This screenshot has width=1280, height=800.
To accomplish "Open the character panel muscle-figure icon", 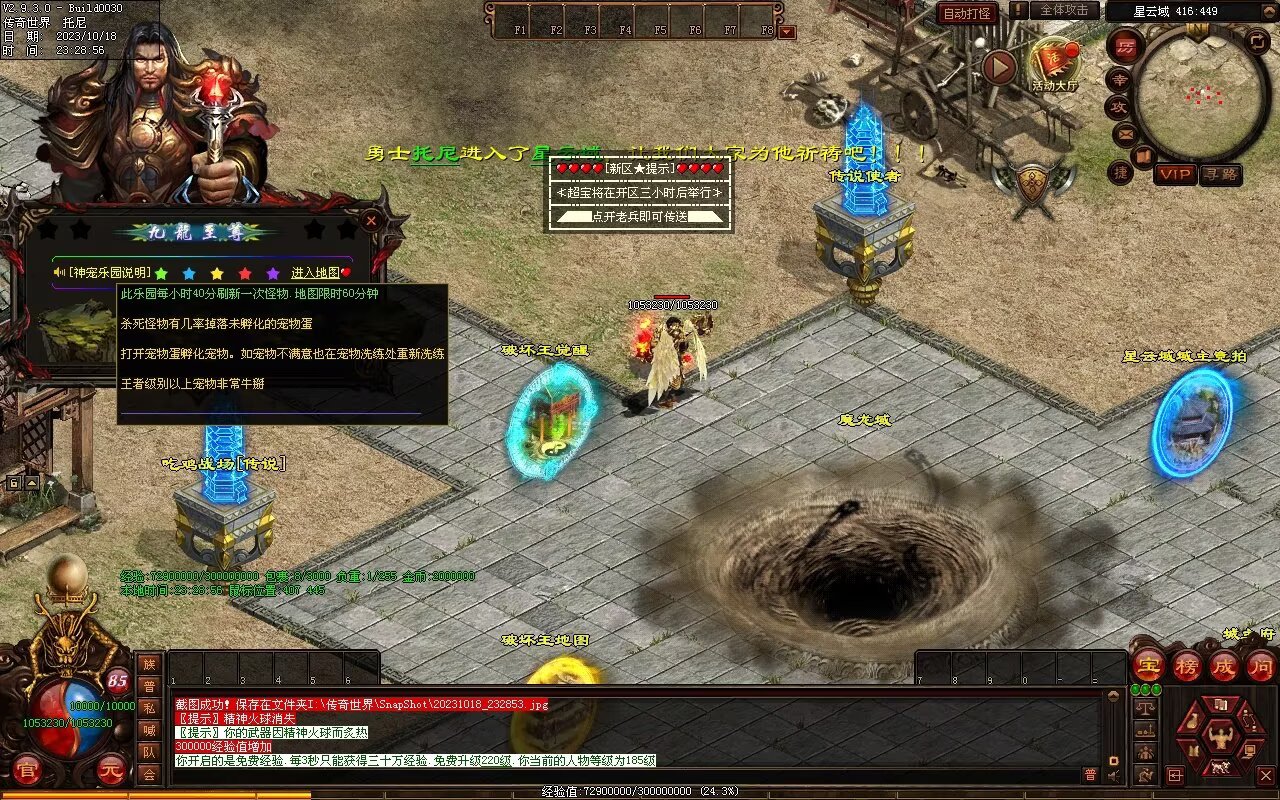I will pyautogui.click(x=1219, y=737).
